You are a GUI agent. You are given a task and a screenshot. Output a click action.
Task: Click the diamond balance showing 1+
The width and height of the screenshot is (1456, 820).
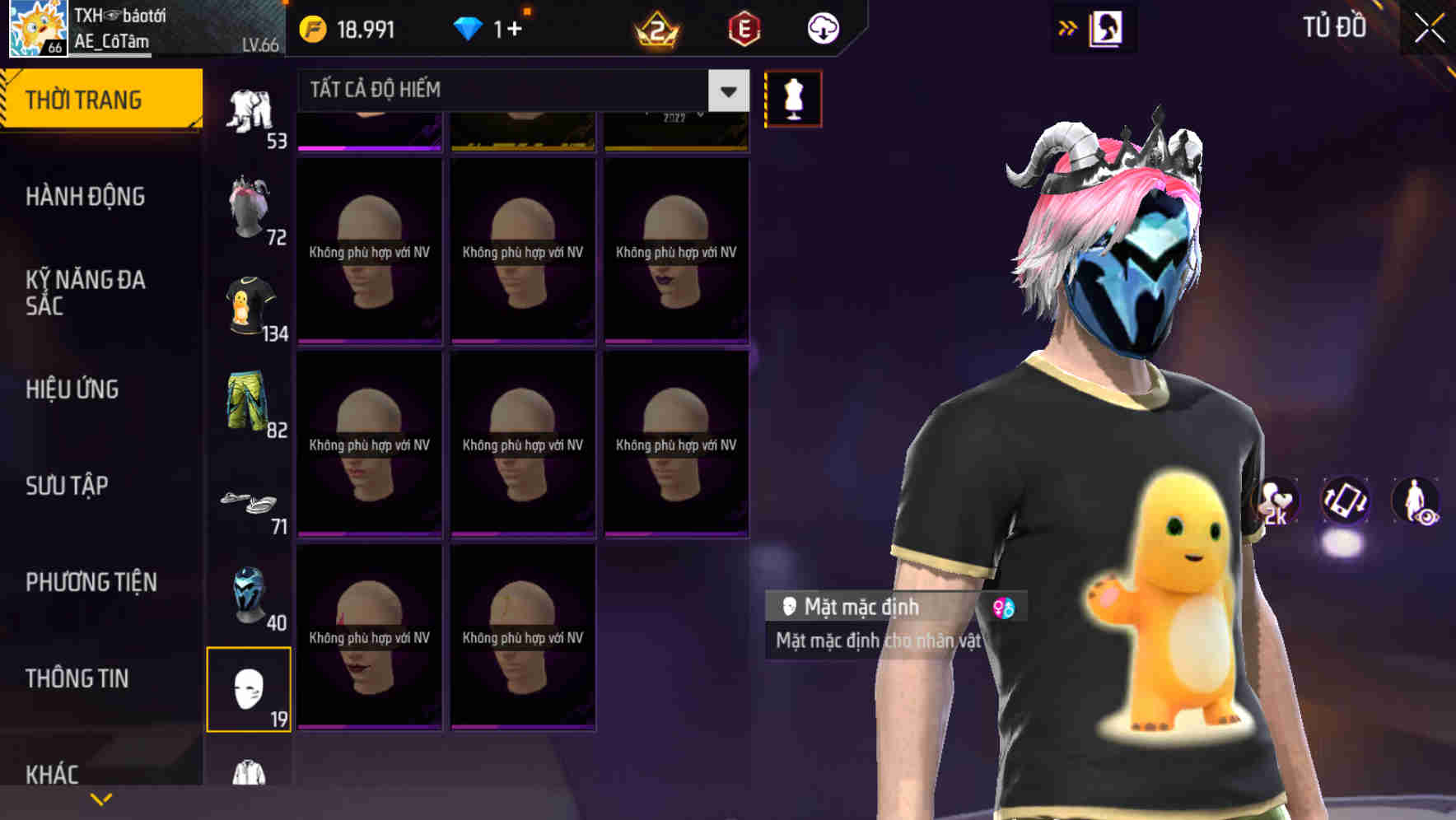pos(490,27)
